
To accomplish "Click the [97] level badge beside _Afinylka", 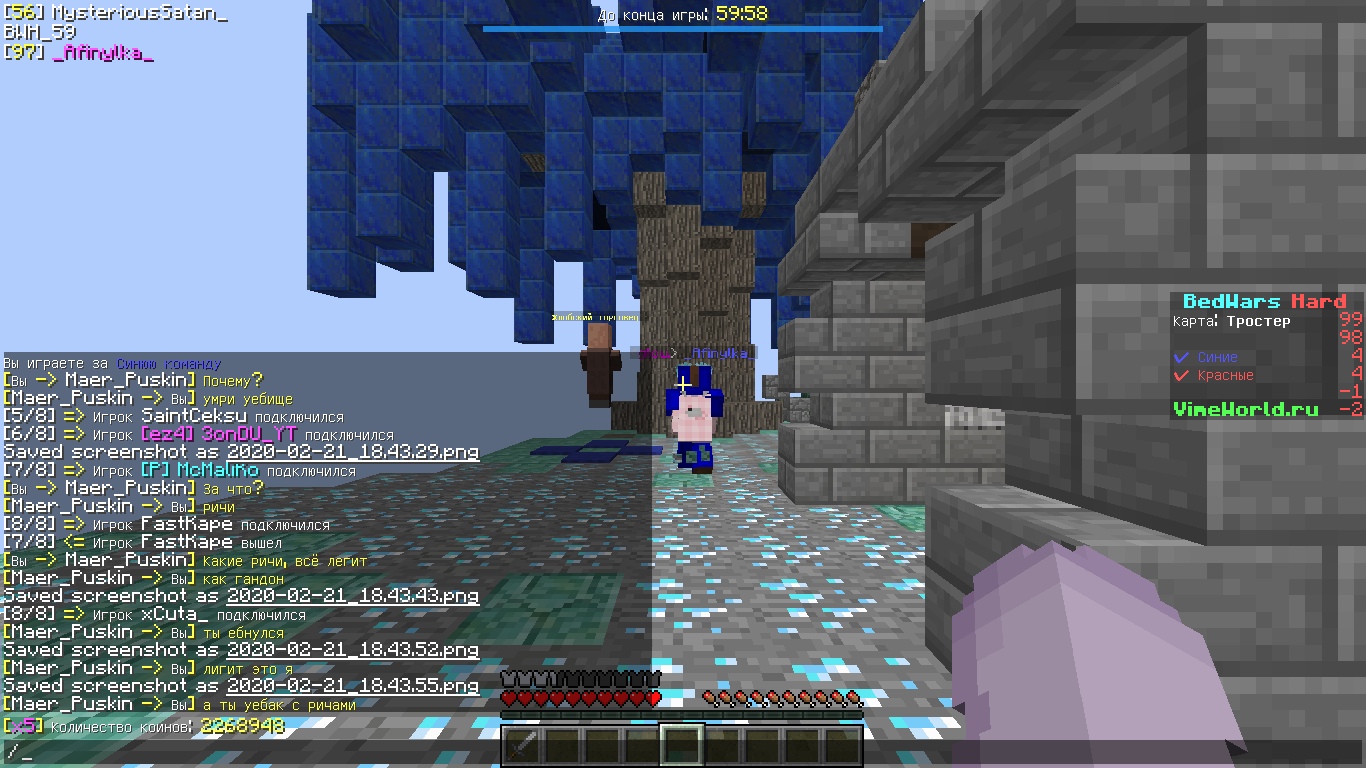I will point(22,54).
